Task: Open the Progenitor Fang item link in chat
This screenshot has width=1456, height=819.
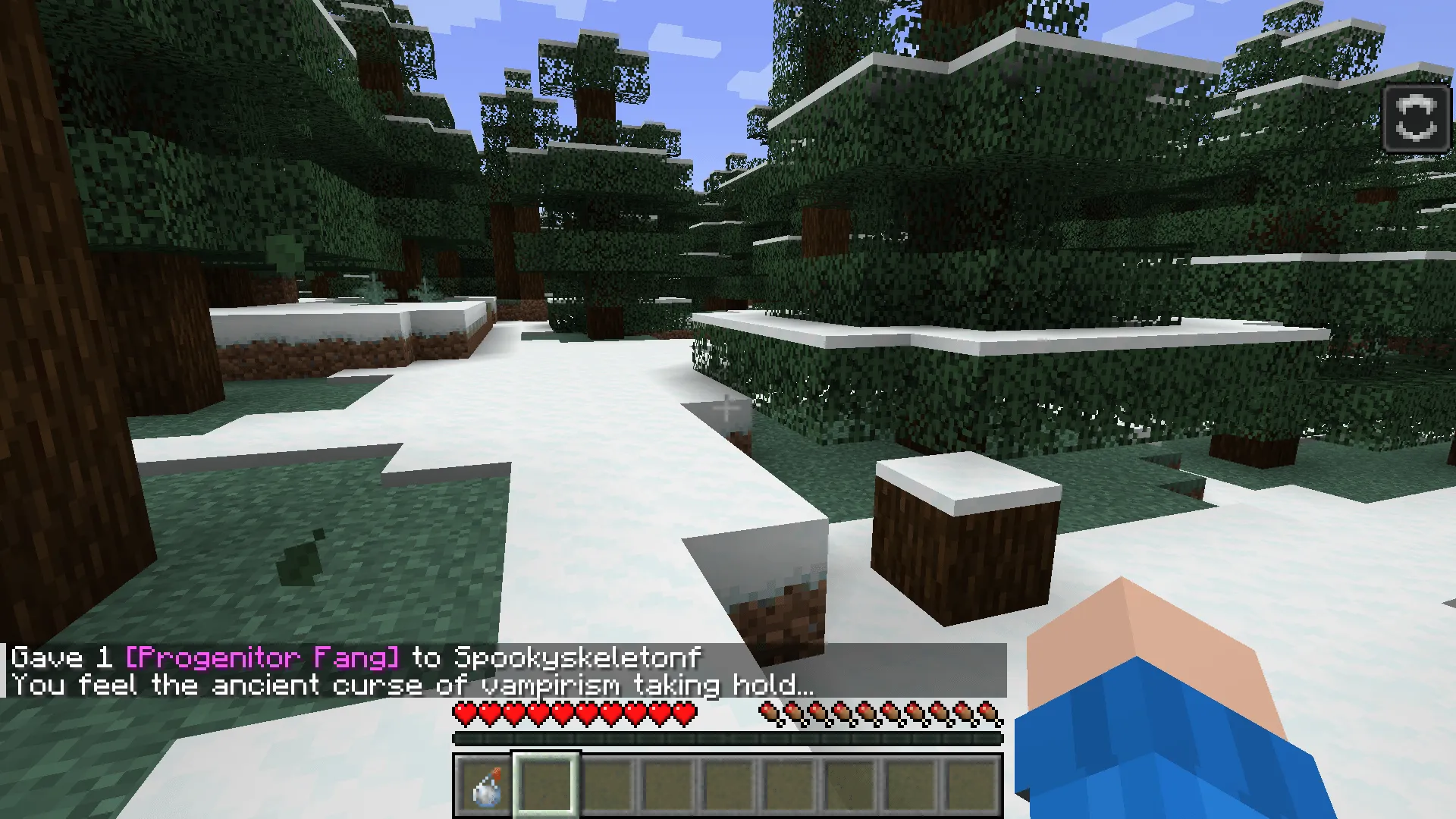Action: click(262, 658)
